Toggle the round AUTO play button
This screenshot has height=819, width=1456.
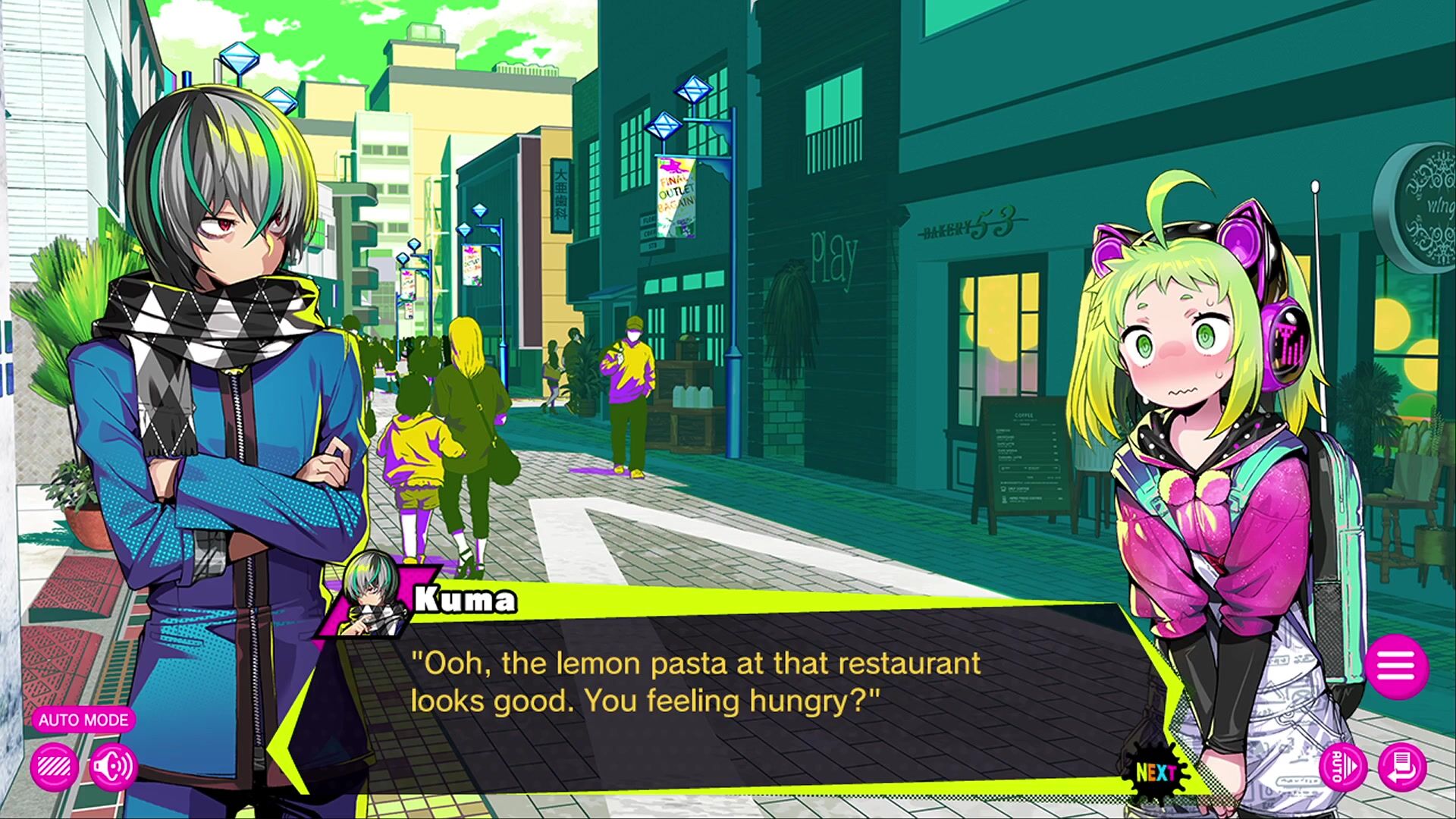1343,767
